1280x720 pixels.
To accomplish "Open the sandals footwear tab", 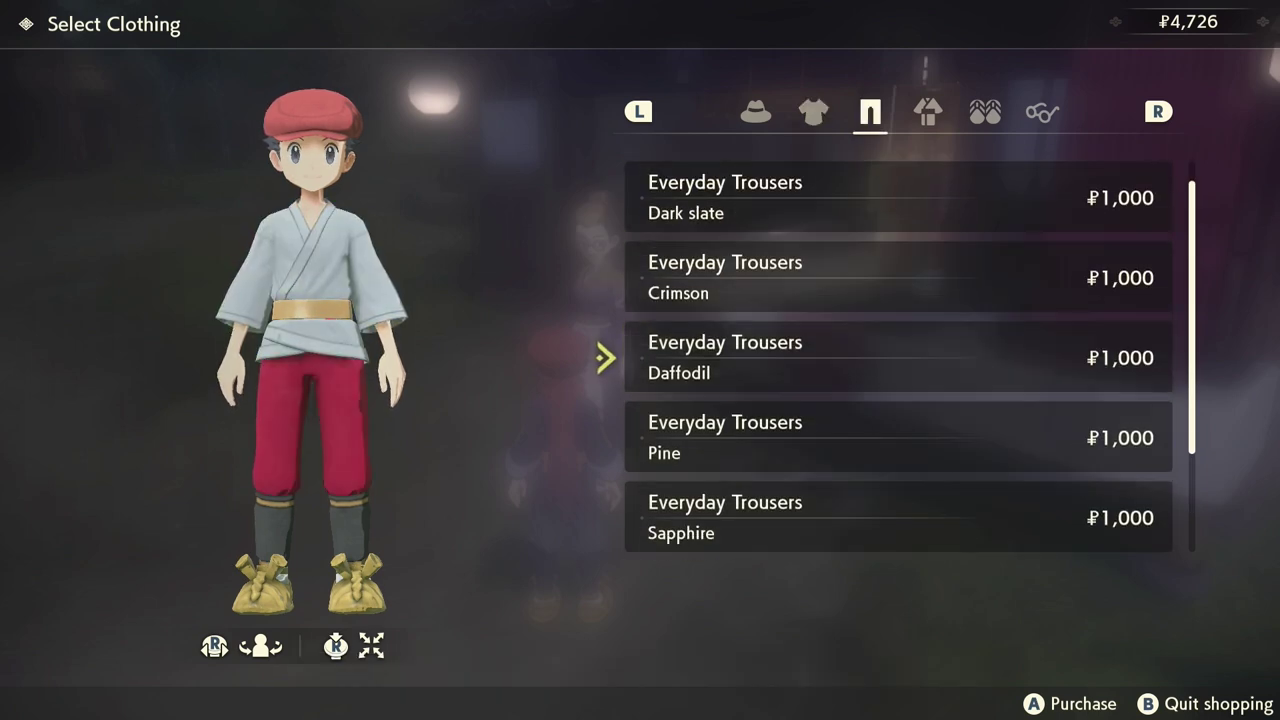I will pos(985,112).
